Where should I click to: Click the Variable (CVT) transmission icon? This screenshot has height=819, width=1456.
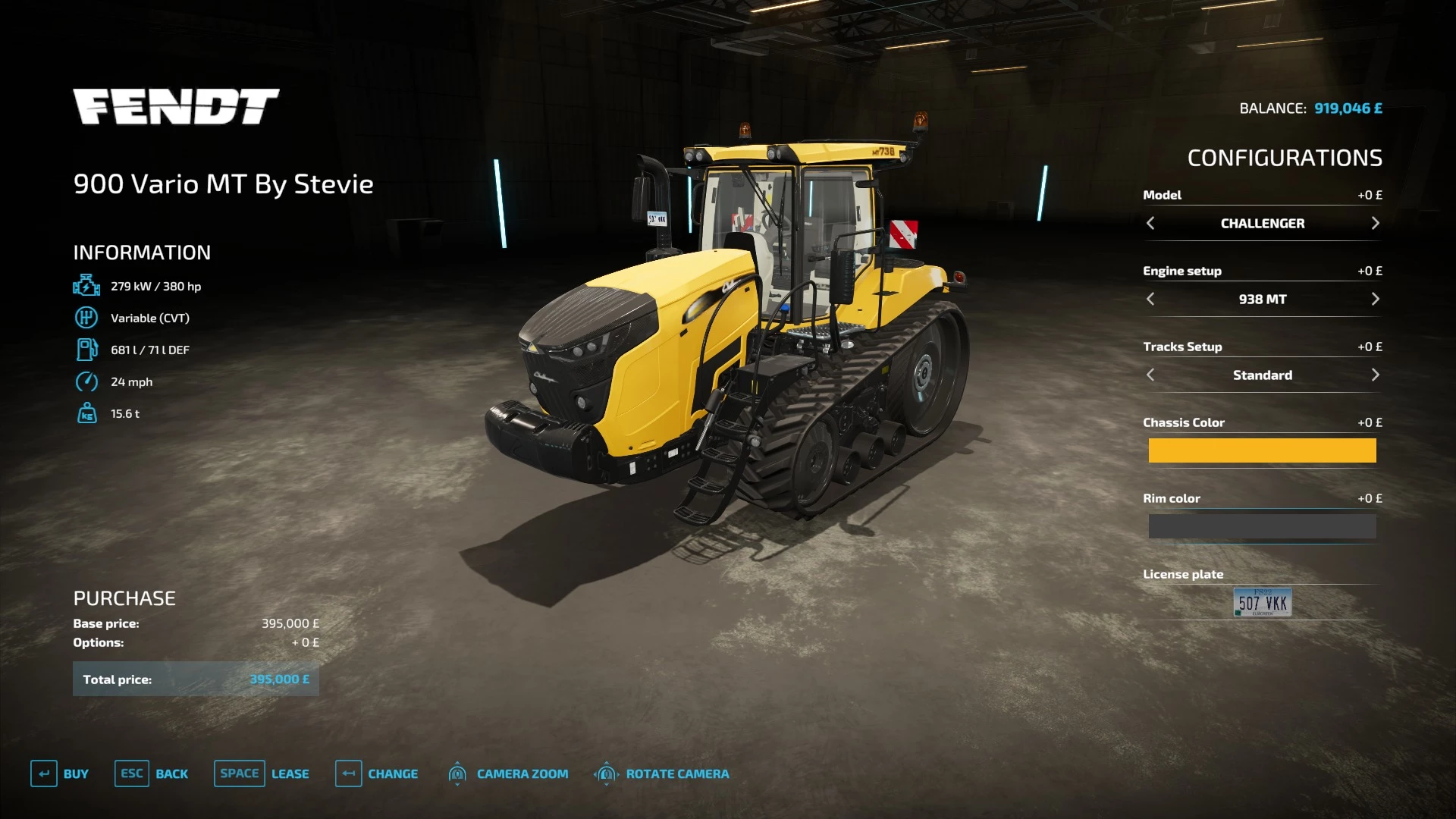pos(87,317)
